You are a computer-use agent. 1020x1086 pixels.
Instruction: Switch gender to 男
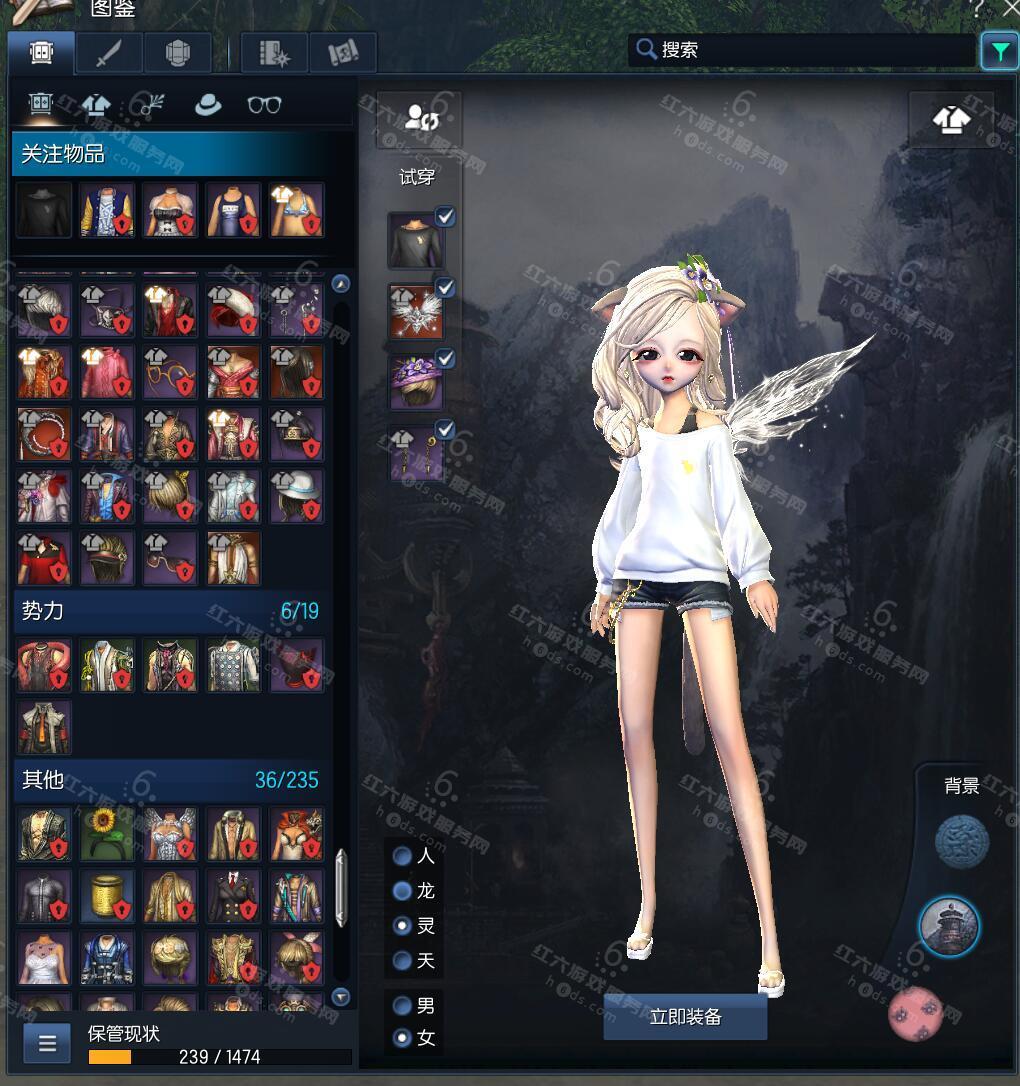pyautogui.click(x=403, y=1005)
